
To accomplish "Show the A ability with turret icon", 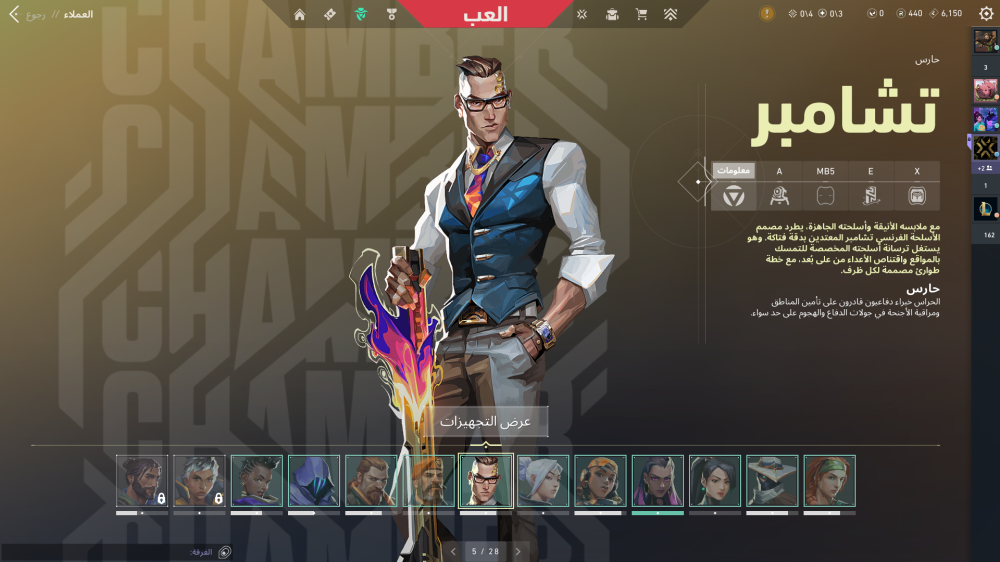I will tap(780, 196).
